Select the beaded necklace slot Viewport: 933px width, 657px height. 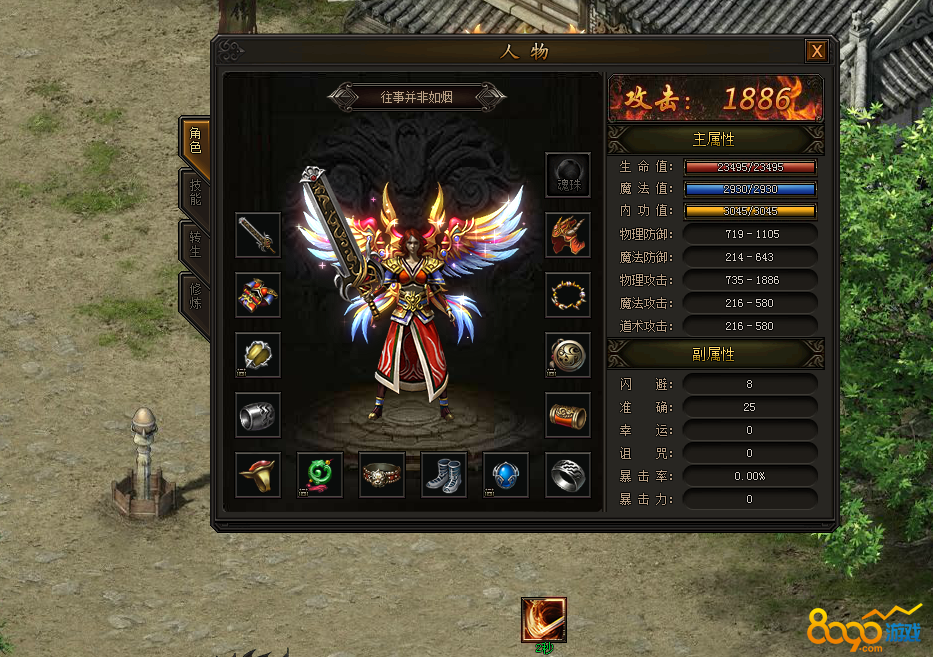coord(568,295)
